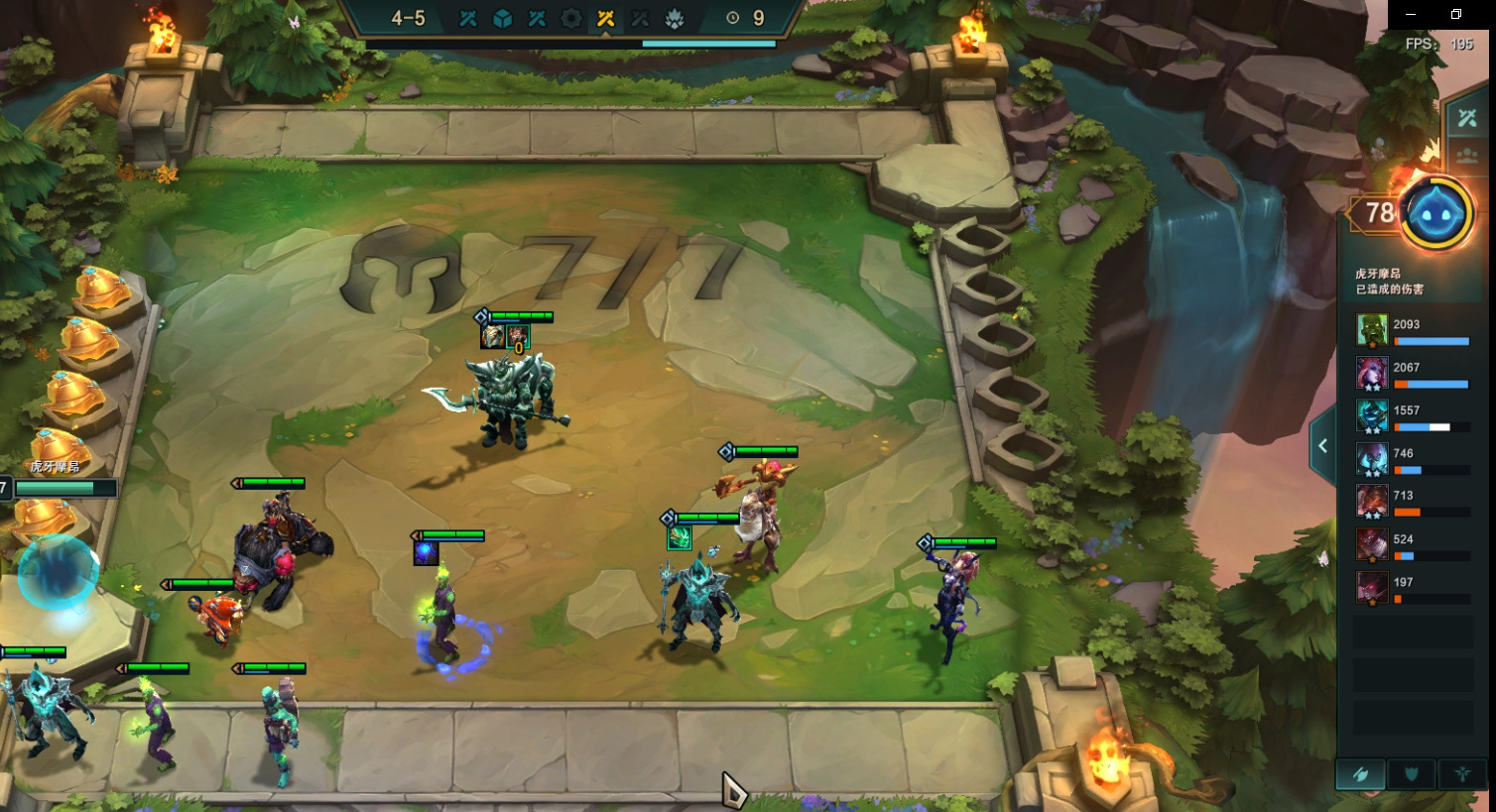This screenshot has height=812, width=1496.
Task: Collapse the damage panel with the arrow
Action: pyautogui.click(x=1322, y=446)
